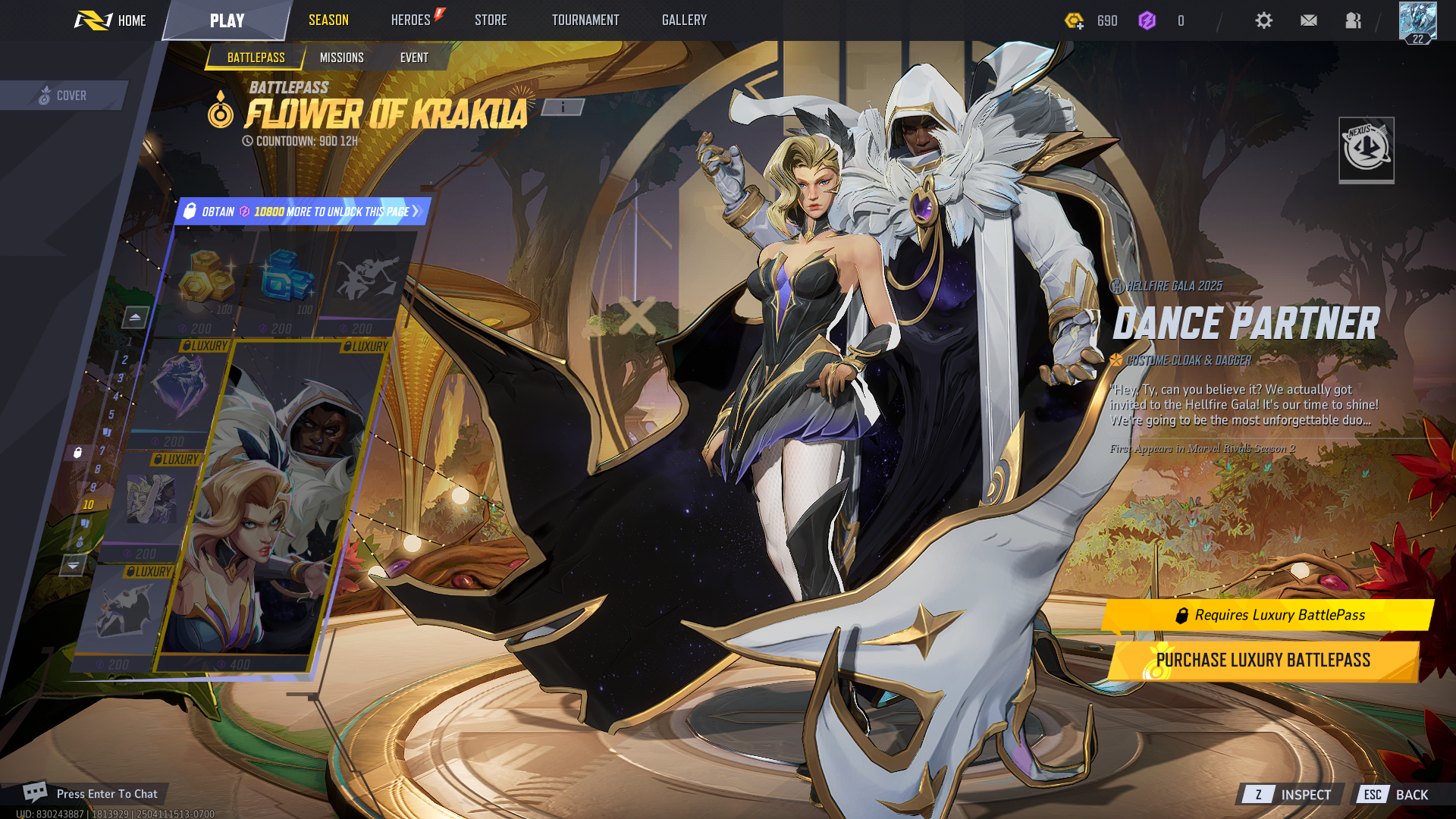Open the Tournament tab
This screenshot has width=1456, height=819.
pyautogui.click(x=585, y=20)
